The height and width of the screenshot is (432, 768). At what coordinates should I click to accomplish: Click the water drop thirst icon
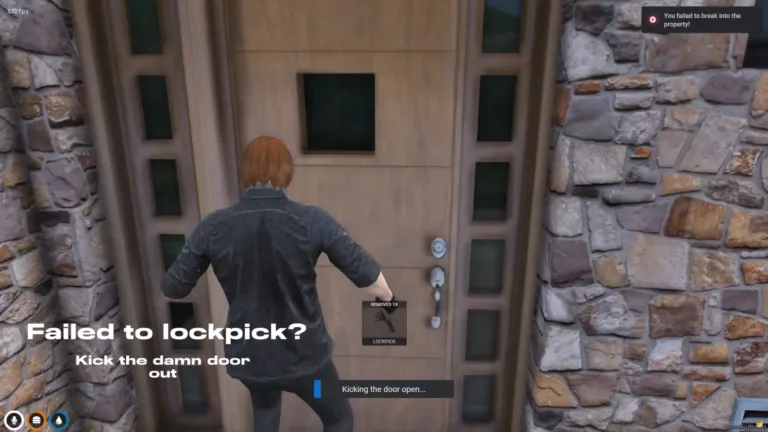pyautogui.click(x=59, y=420)
